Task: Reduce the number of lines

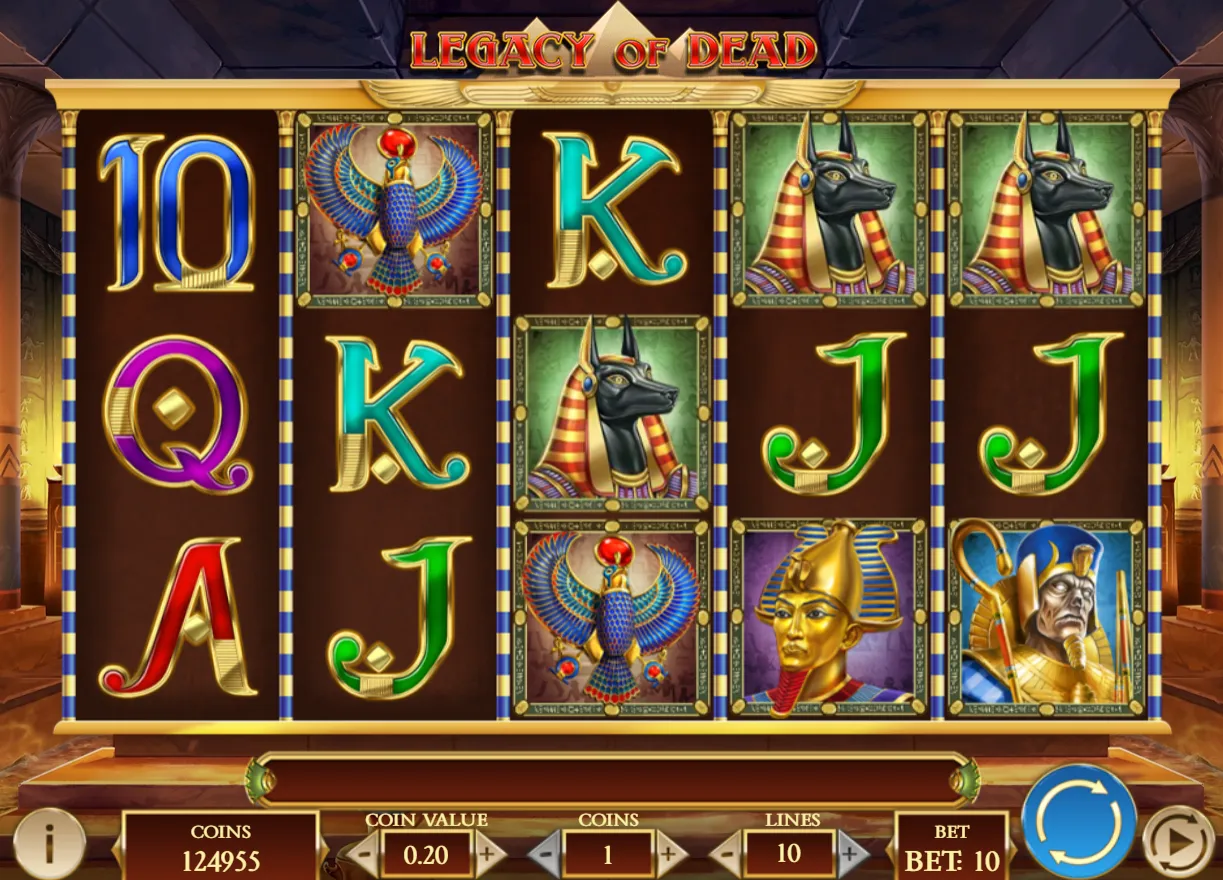Action: [x=727, y=855]
